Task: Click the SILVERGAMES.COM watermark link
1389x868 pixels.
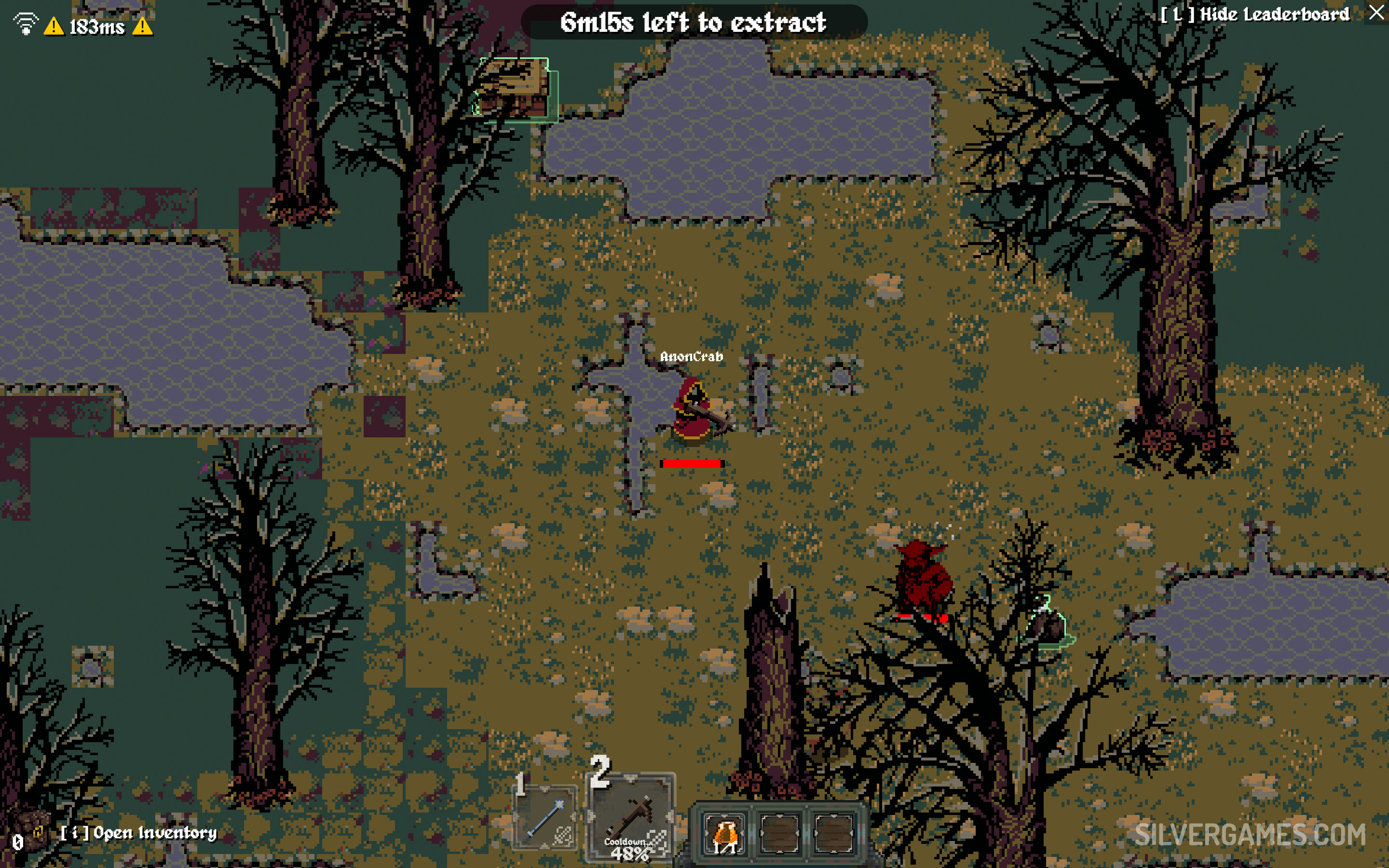Action: [1250, 835]
